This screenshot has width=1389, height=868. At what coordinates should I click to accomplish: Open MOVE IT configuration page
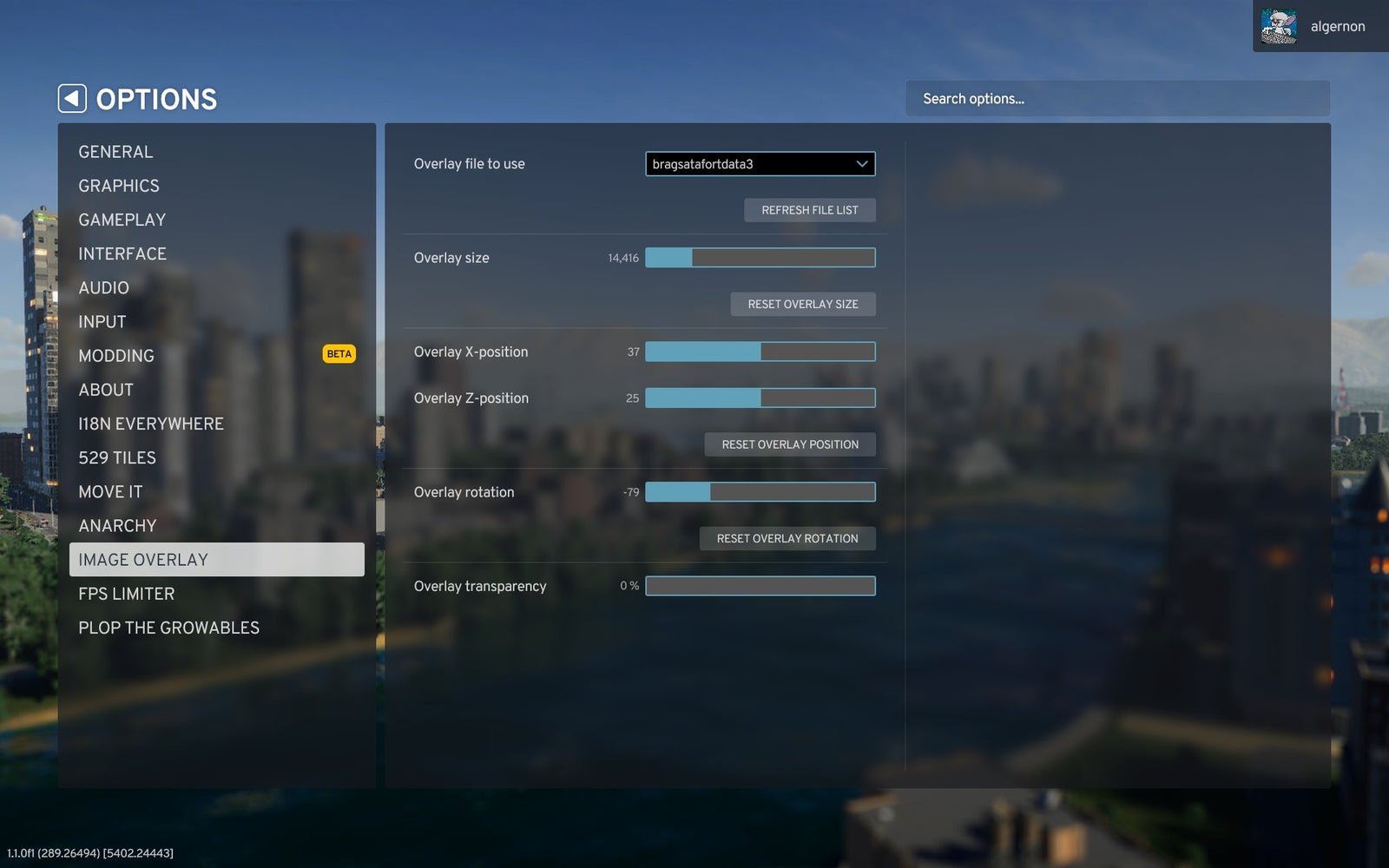click(x=110, y=491)
